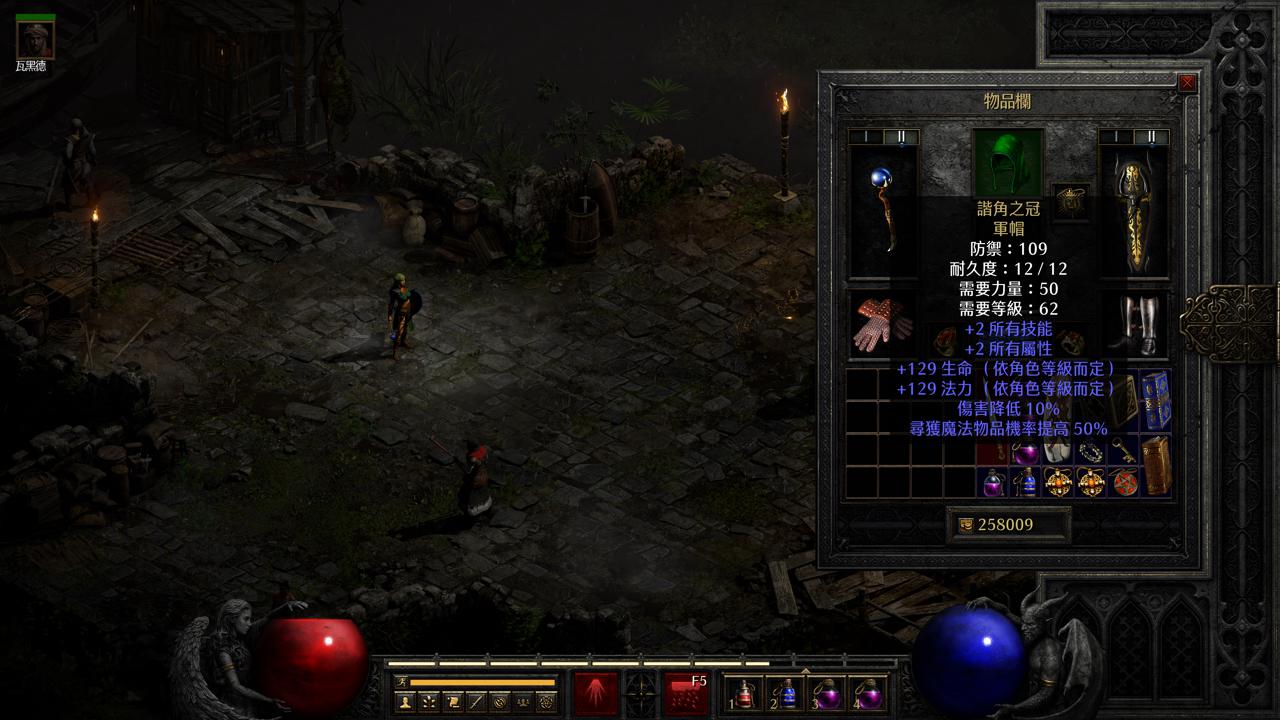Select the green helm in the head slot

coord(1008,162)
